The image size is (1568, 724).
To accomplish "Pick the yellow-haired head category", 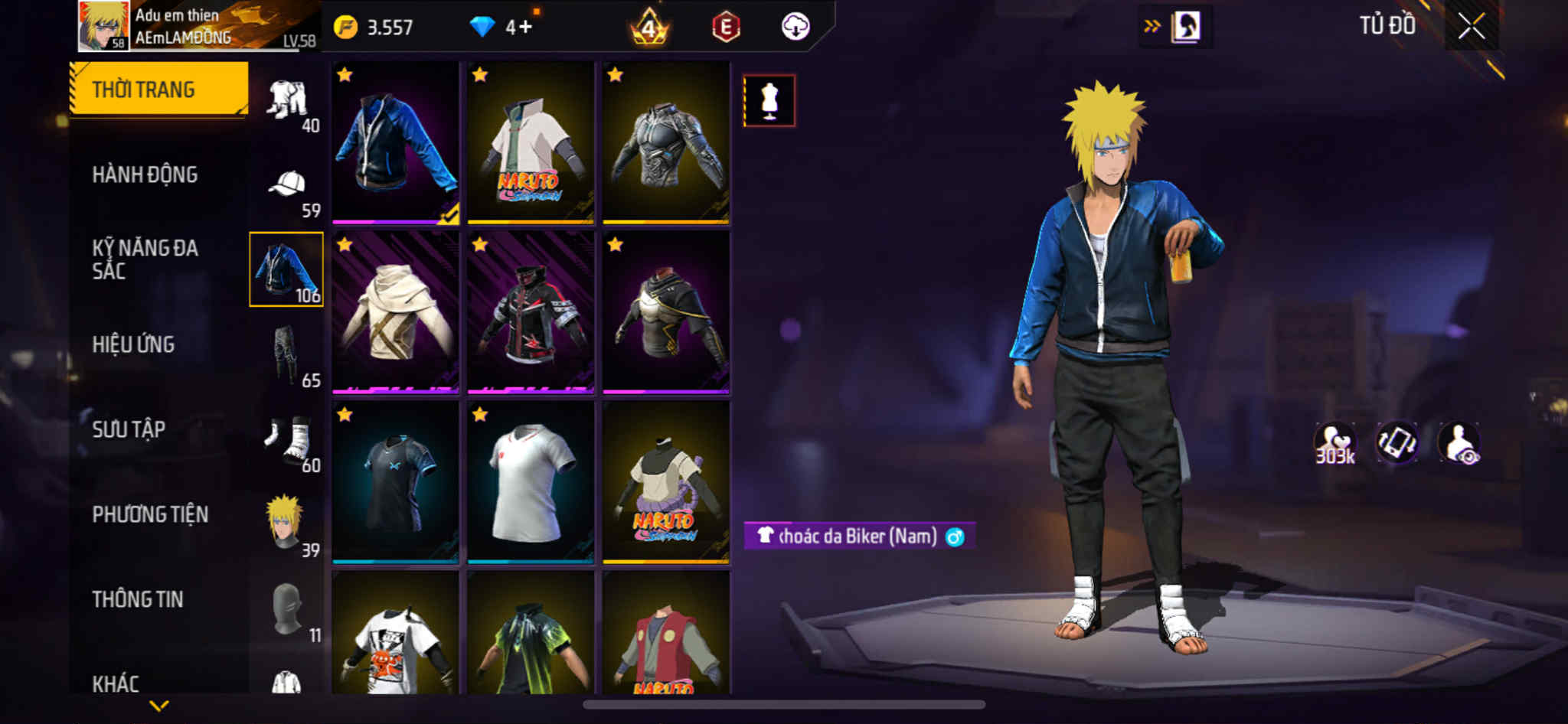I will pyautogui.click(x=286, y=523).
